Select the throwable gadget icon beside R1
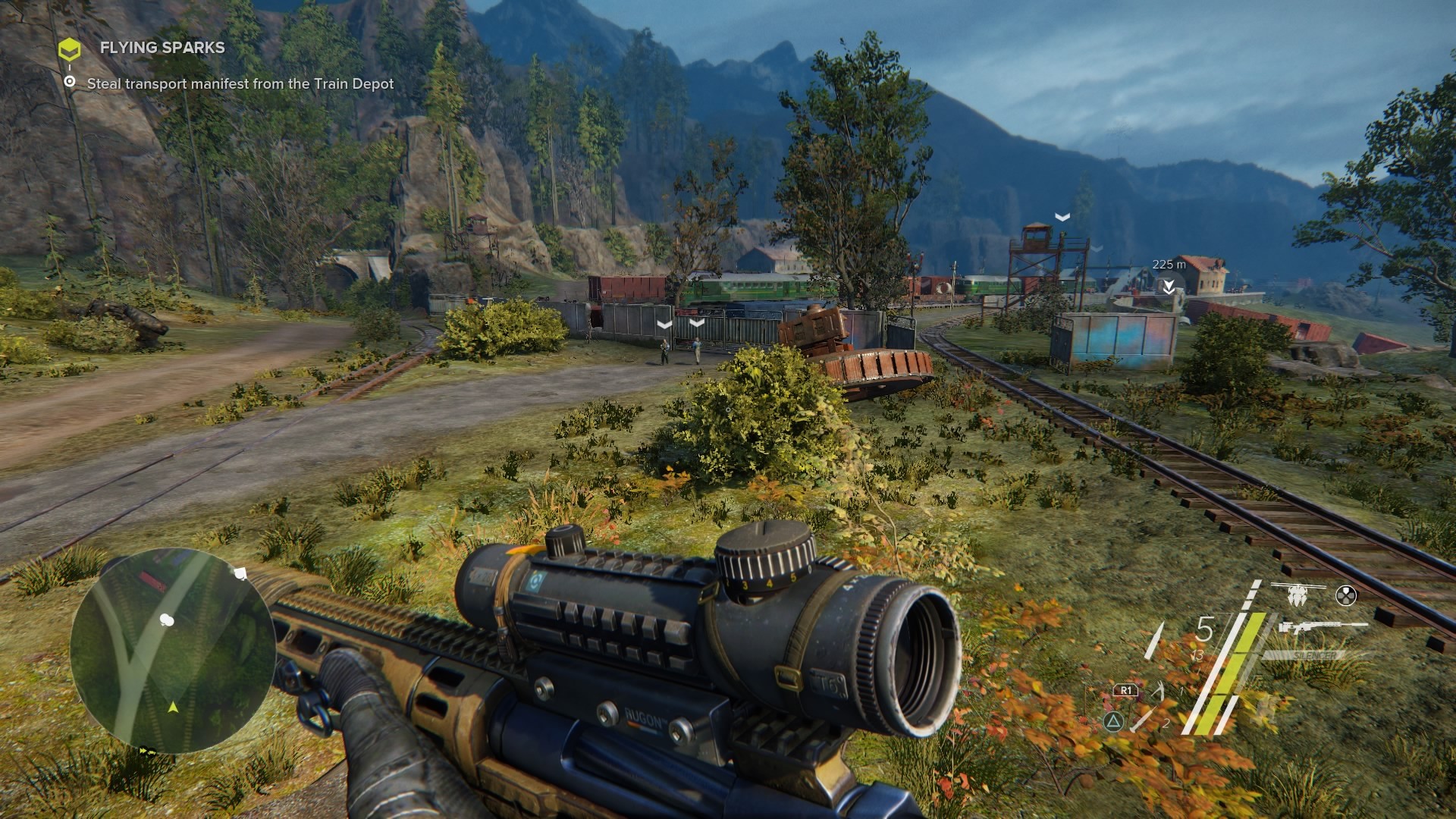Image resolution: width=1456 pixels, height=819 pixels. 1158,690
